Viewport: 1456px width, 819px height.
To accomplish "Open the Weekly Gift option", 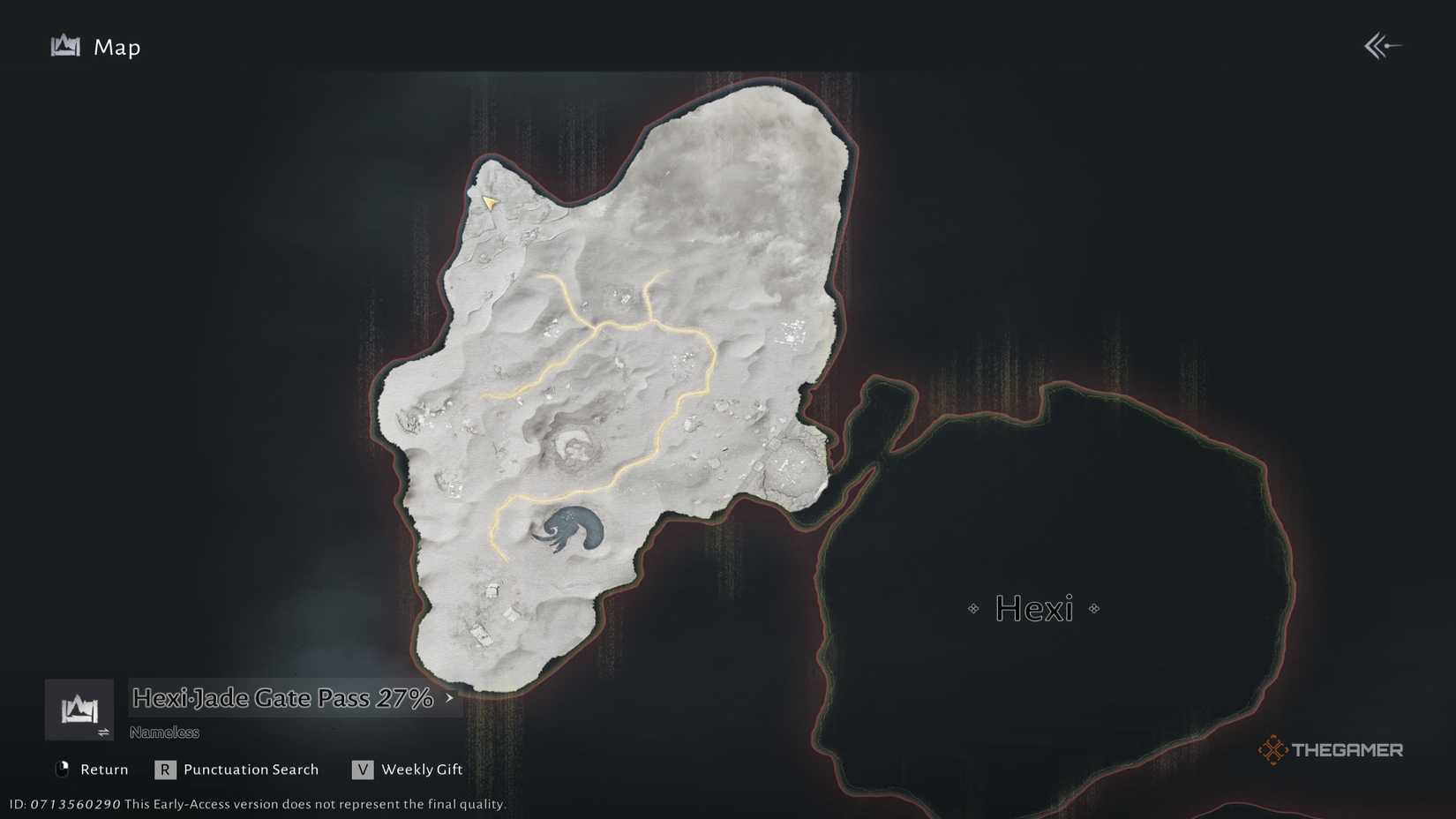I will 421,769.
